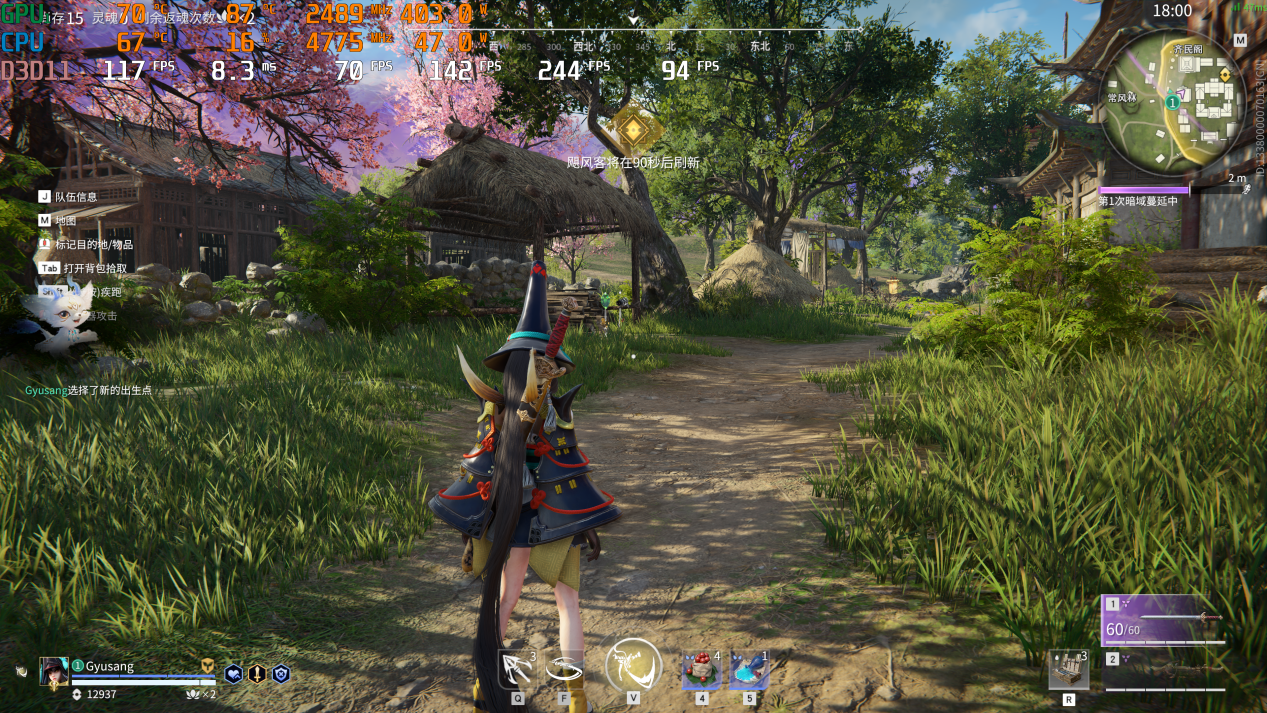Use the blue armor powder in slot 5
Viewport: 1267px width, 713px height.
[749, 669]
